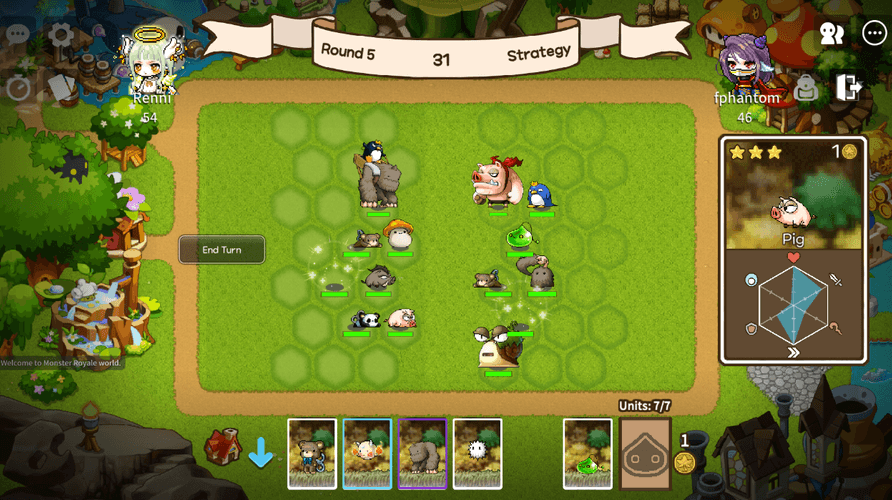892x500 pixels.
Task: Open the gear settings menu
Action: 60,35
